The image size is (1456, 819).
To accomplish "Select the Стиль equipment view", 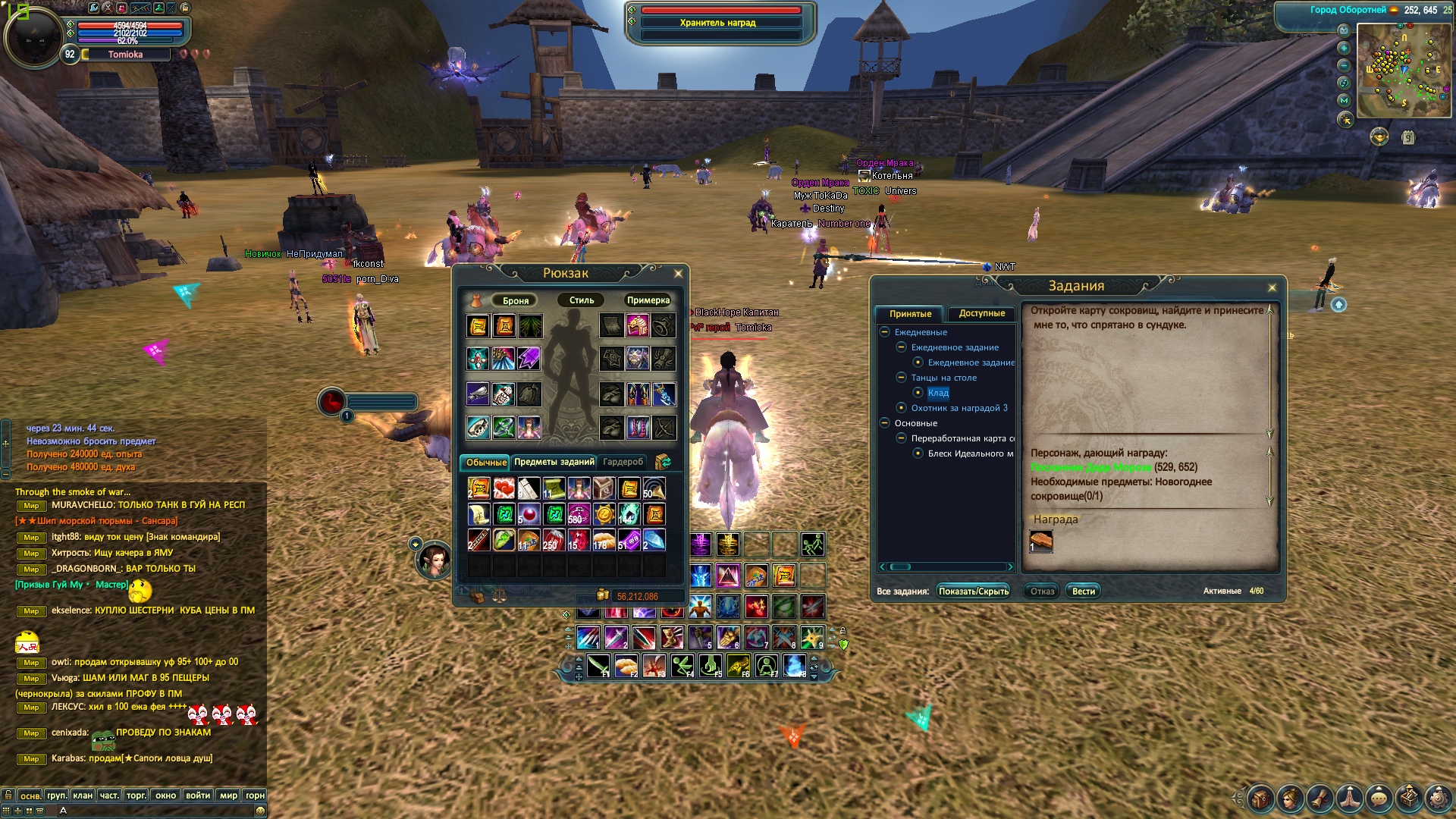I will click(x=582, y=300).
